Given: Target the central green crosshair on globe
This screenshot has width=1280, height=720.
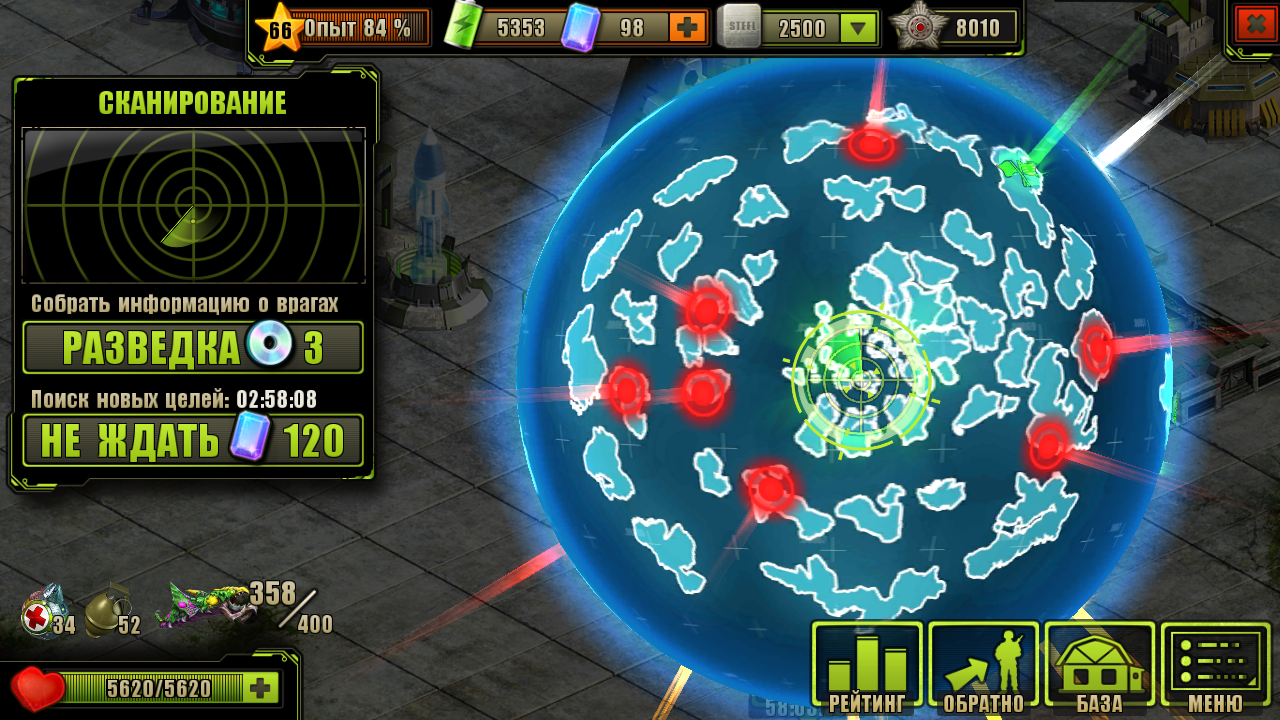Looking at the screenshot, I should pos(861,380).
